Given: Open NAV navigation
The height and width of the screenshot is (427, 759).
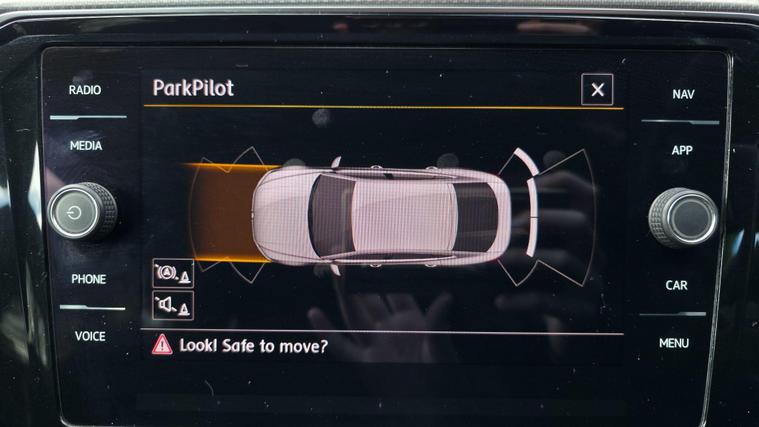Looking at the screenshot, I should tap(683, 94).
